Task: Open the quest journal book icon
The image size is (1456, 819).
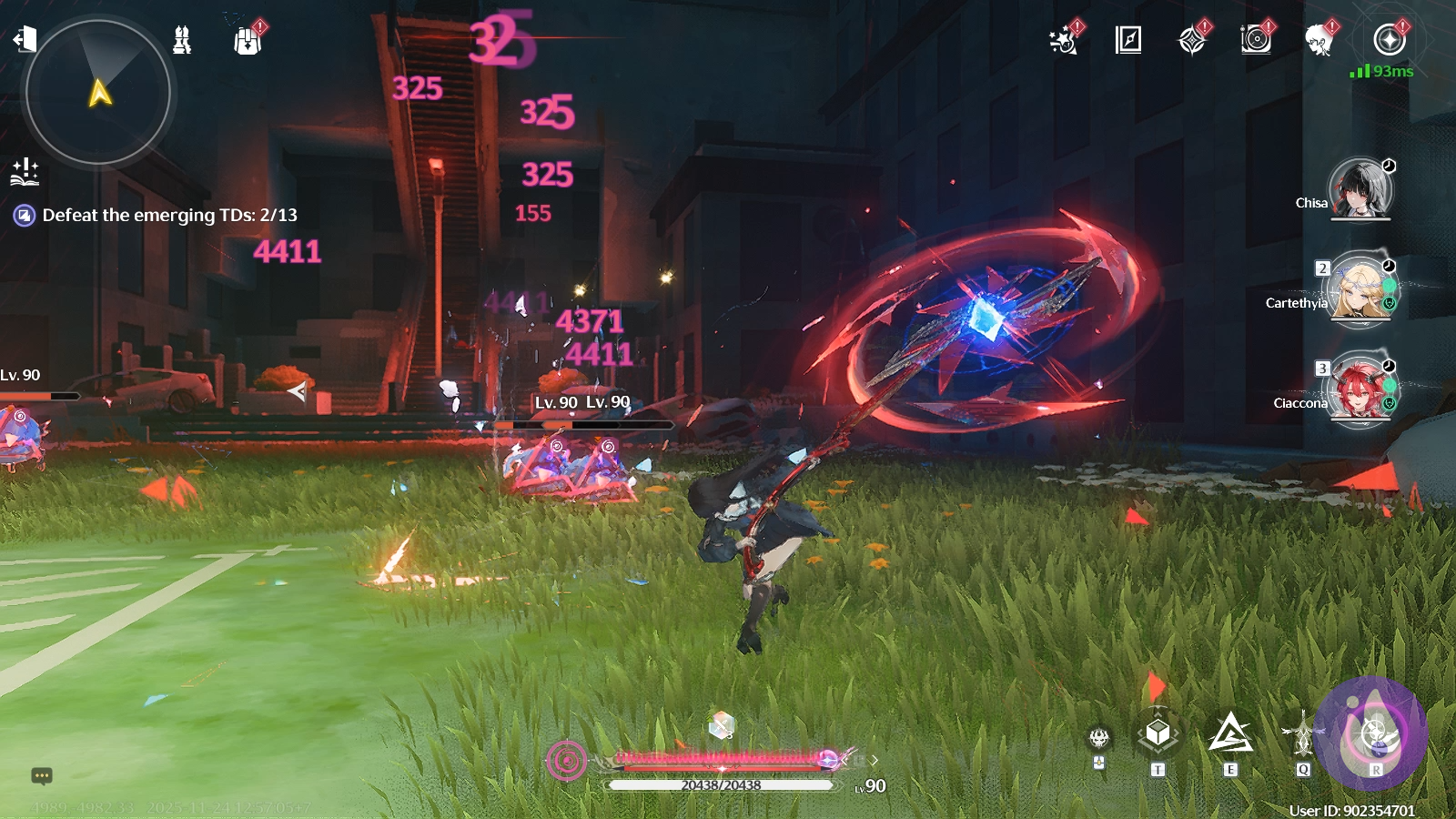Action: click(x=1128, y=40)
